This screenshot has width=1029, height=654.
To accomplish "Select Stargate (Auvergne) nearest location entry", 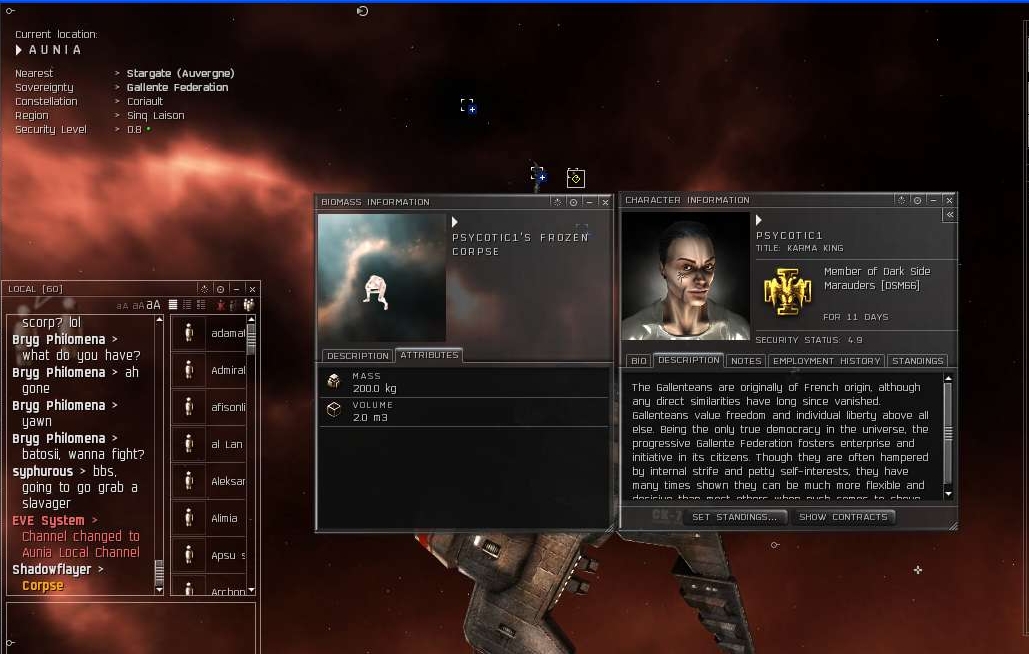I will [x=180, y=73].
